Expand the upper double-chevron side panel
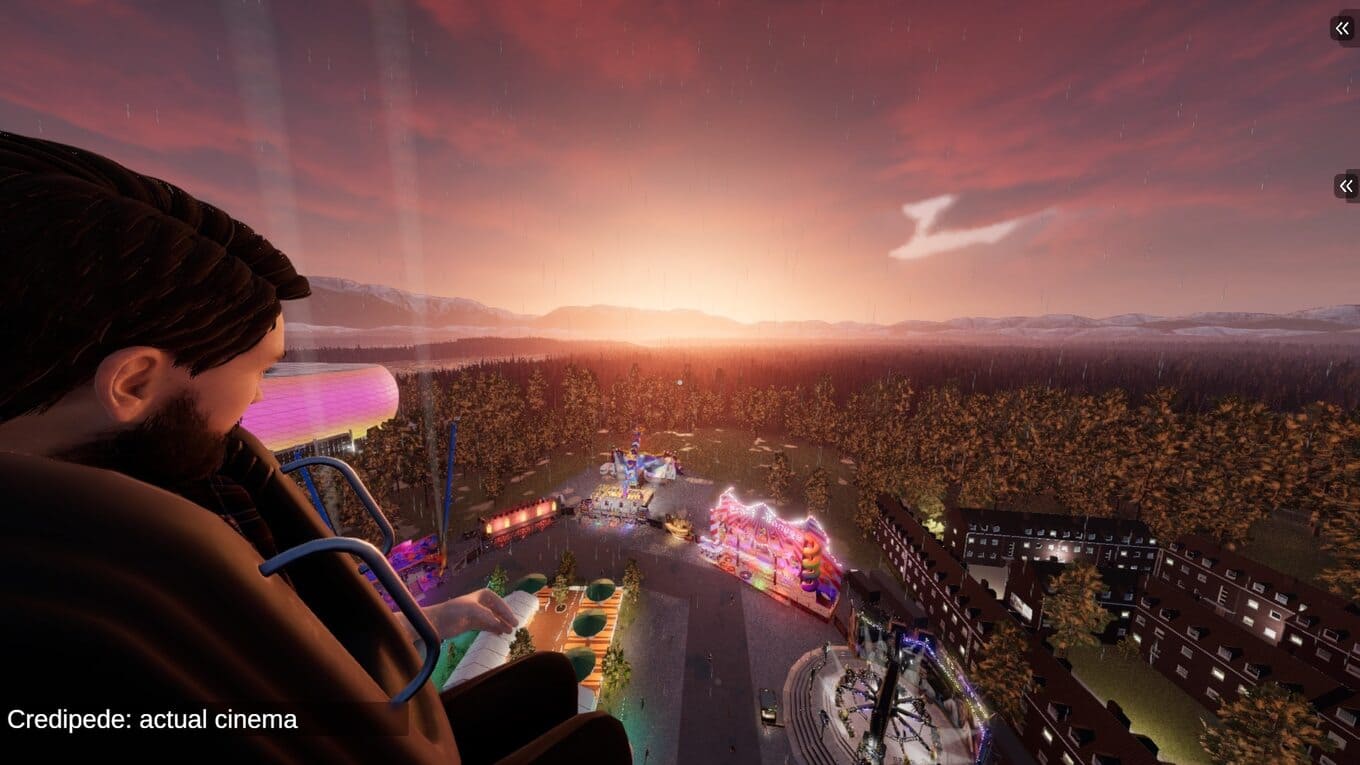 point(1343,29)
